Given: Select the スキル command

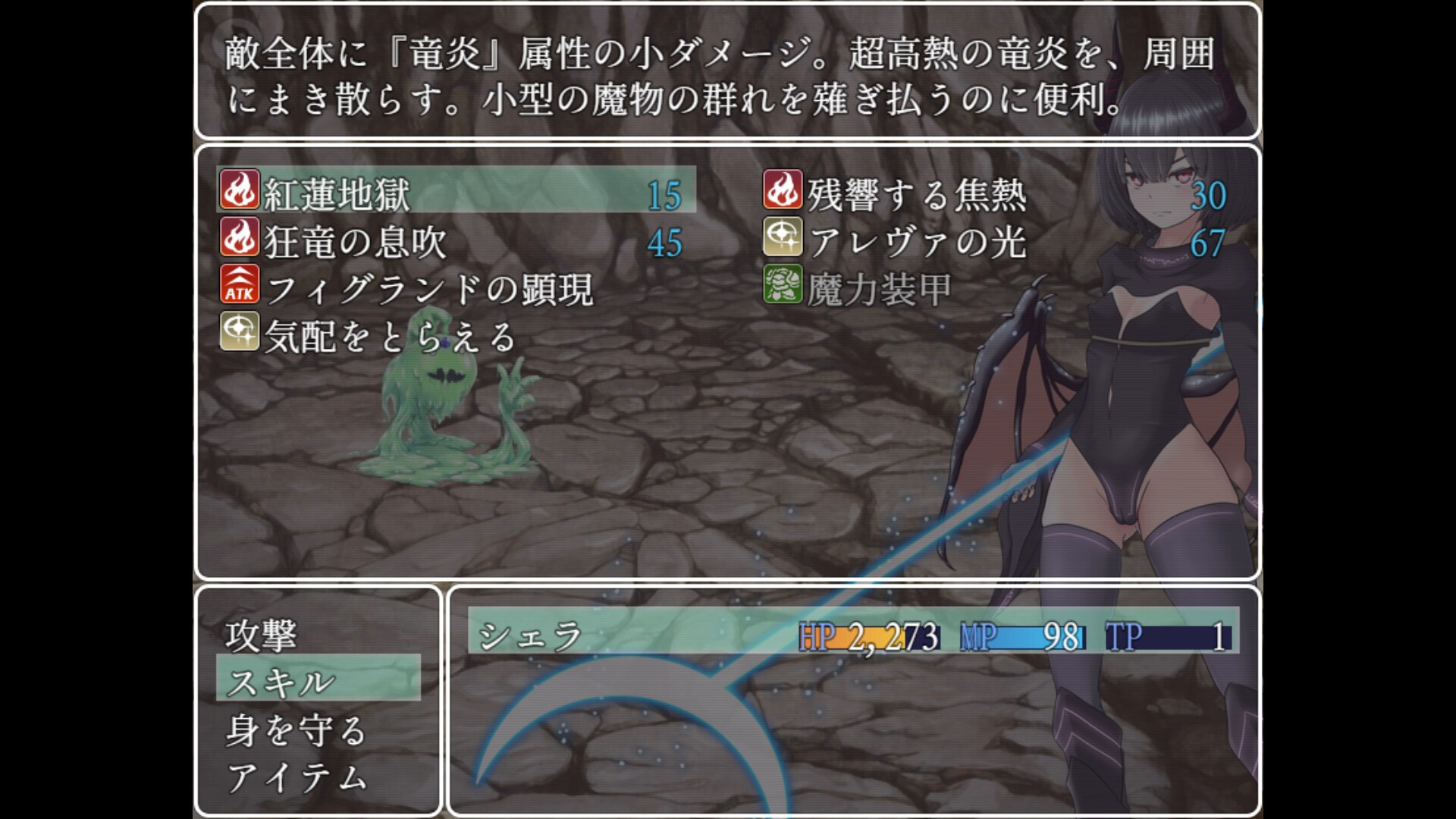Looking at the screenshot, I should [277, 682].
